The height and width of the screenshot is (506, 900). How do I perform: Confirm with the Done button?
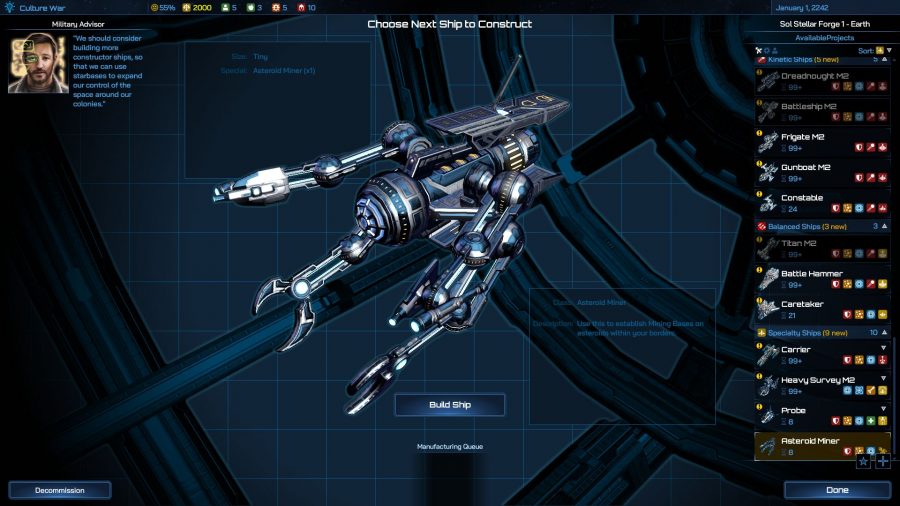[837, 490]
